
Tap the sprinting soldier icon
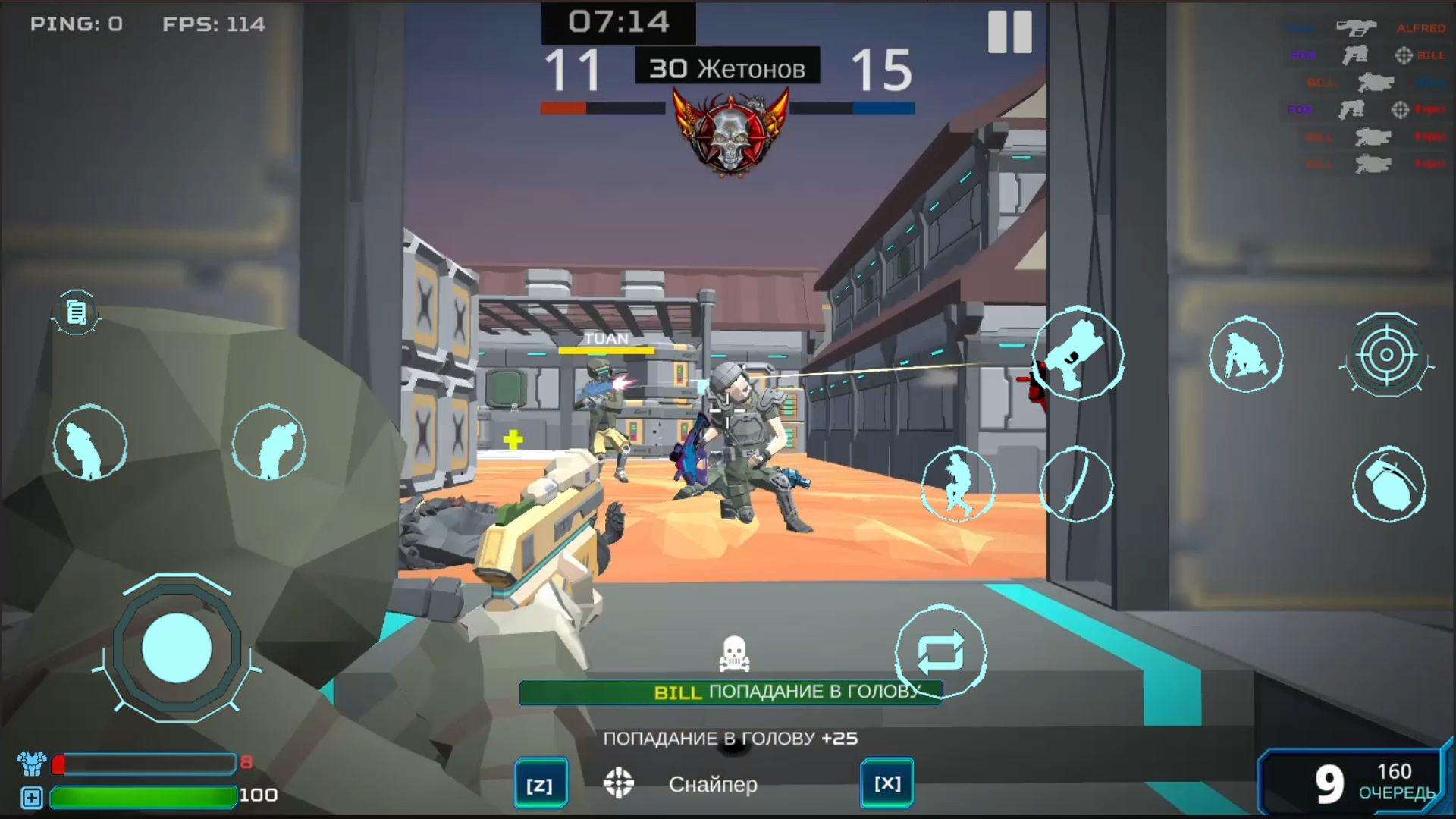[959, 485]
